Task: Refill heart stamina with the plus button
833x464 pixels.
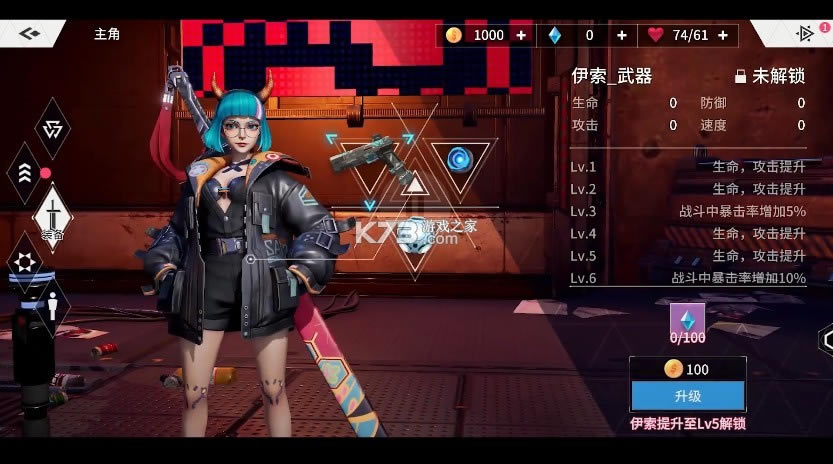Action: tap(722, 35)
